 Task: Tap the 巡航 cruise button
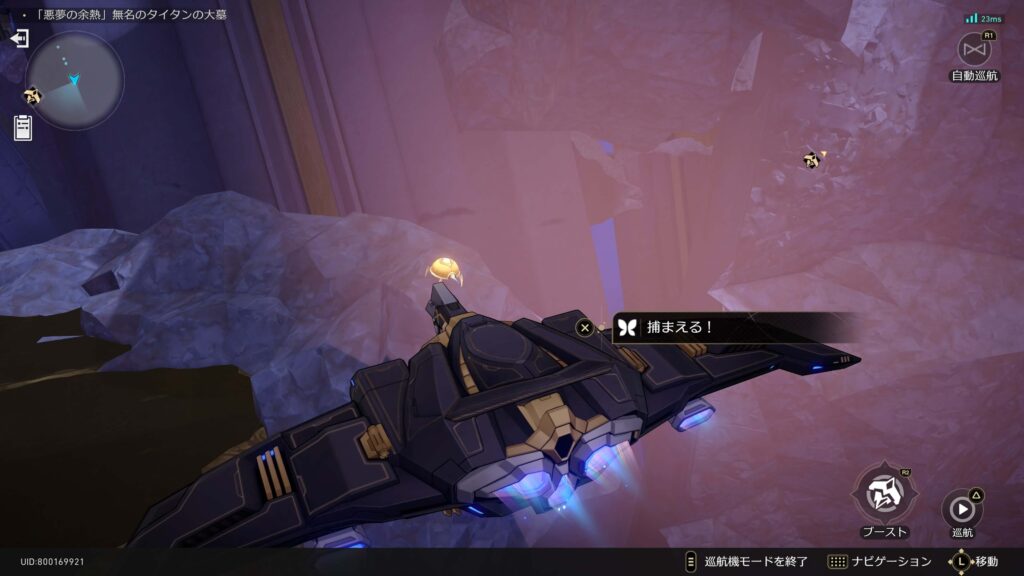coord(961,509)
